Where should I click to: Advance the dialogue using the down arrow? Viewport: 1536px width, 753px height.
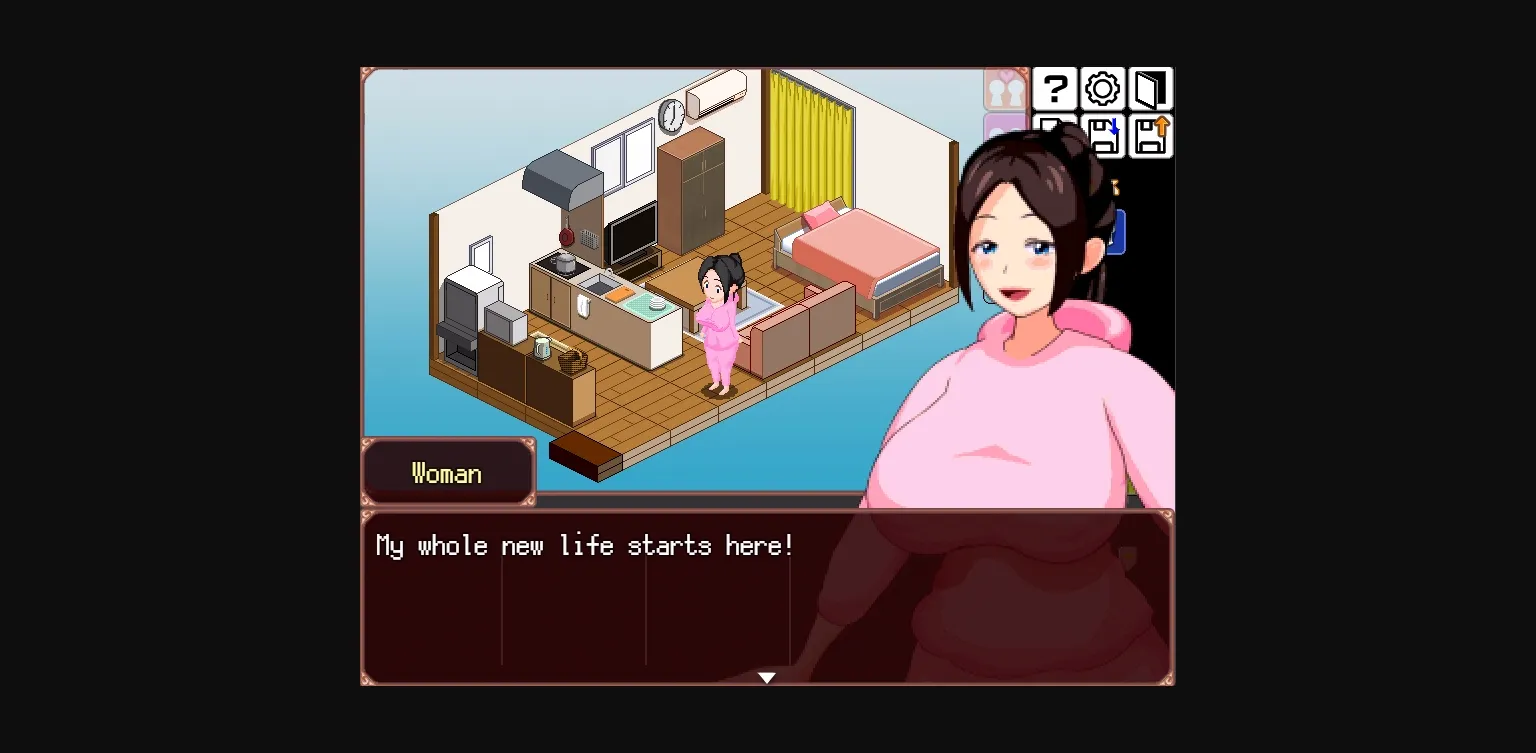pyautogui.click(x=766, y=677)
